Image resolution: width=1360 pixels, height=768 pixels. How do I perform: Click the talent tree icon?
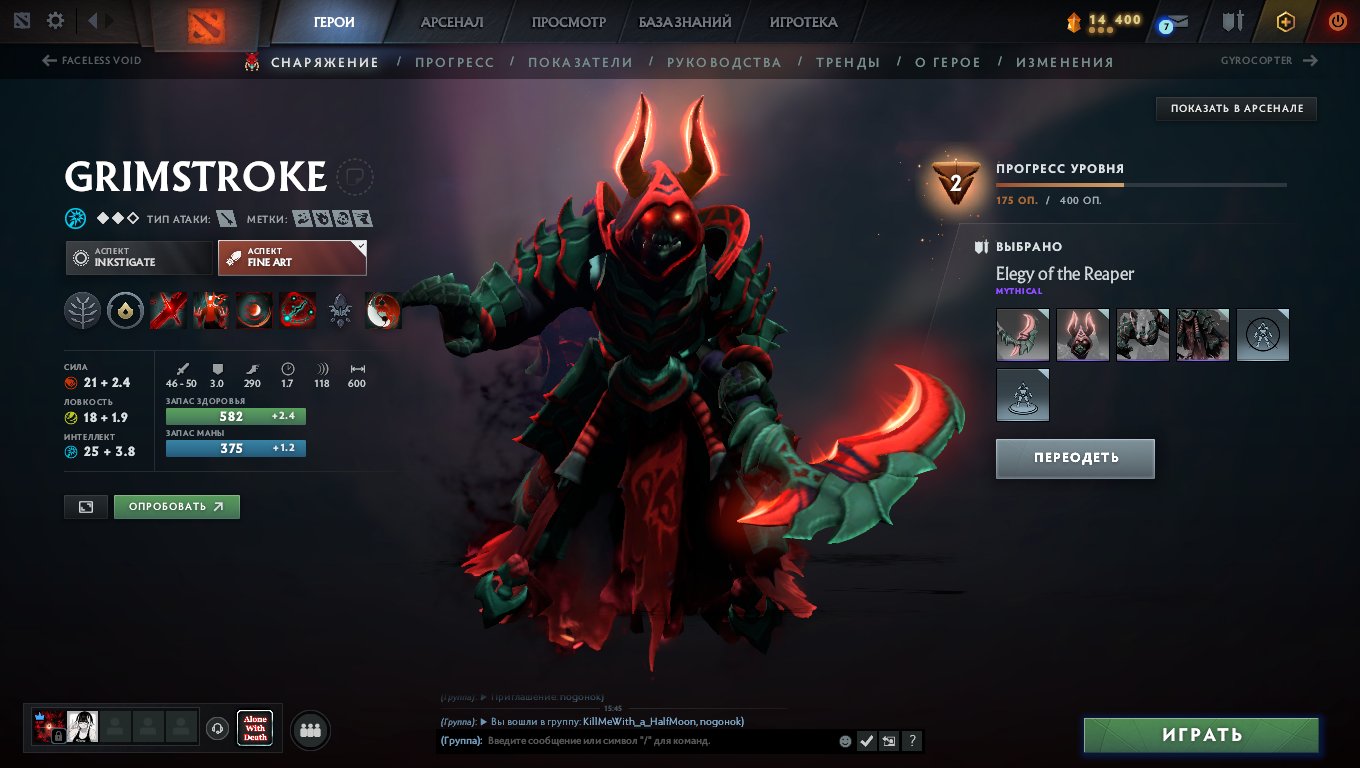83,310
